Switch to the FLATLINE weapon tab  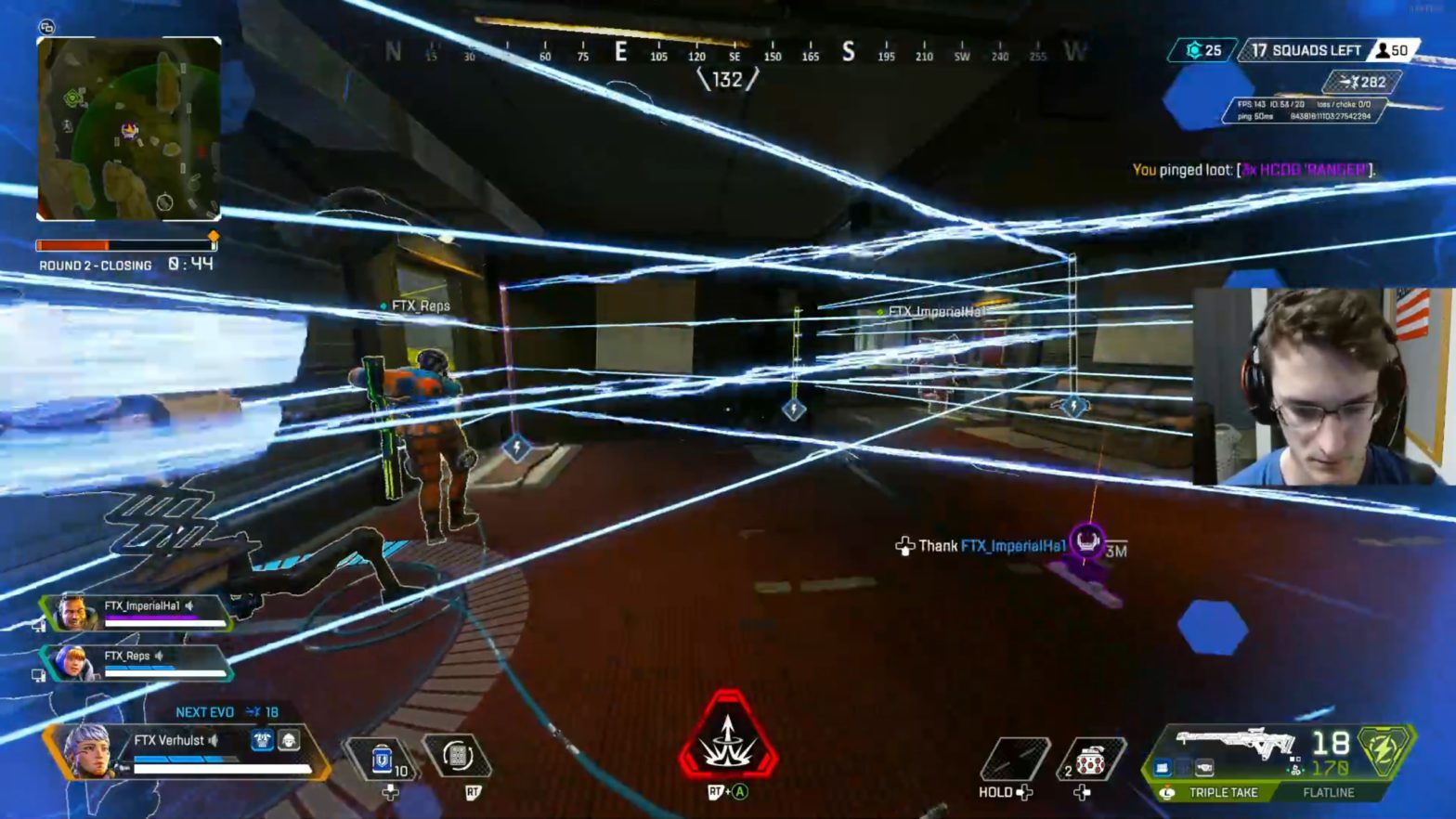(x=1328, y=793)
